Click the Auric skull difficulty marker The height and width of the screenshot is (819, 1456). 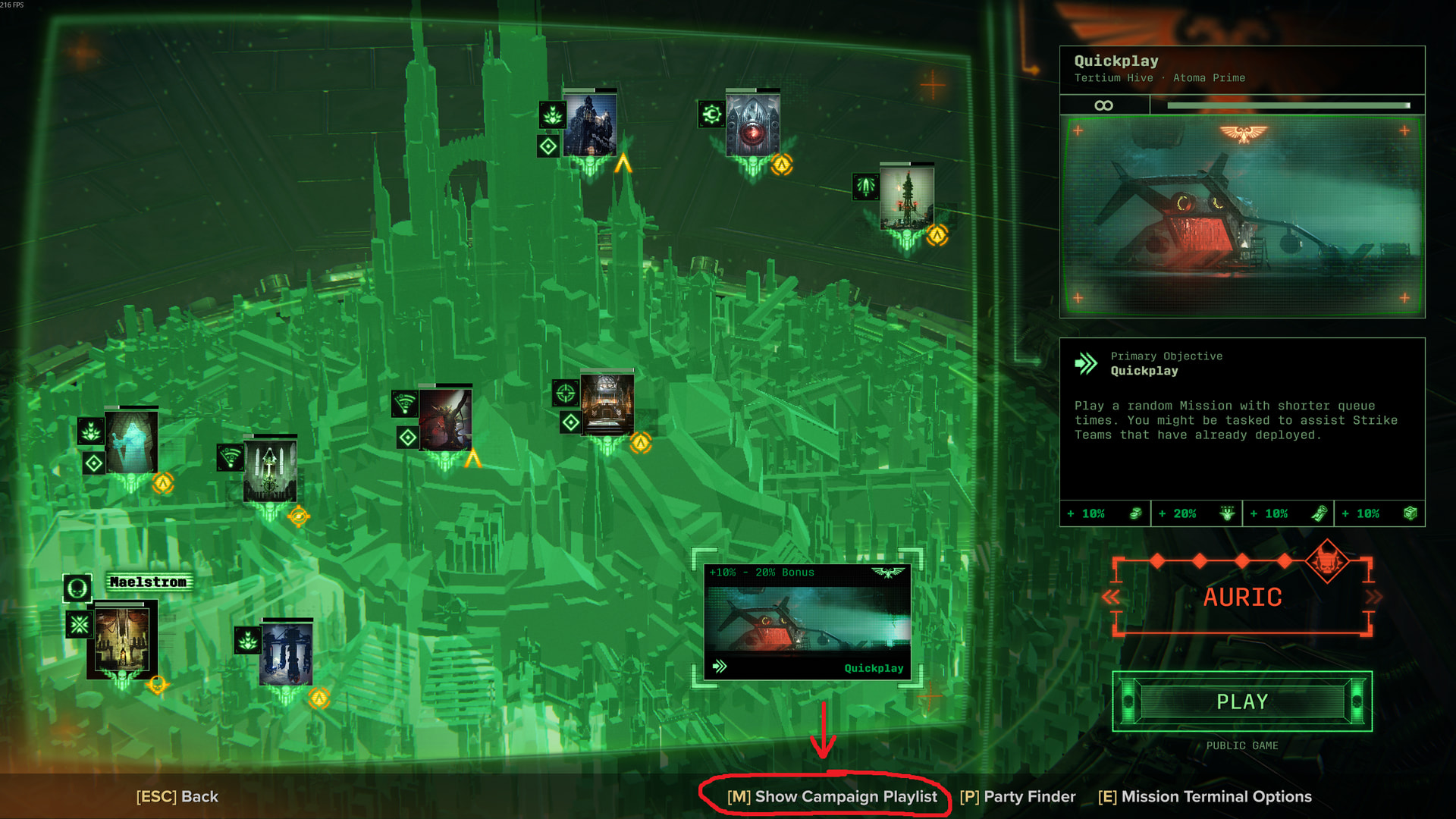pyautogui.click(x=1326, y=561)
